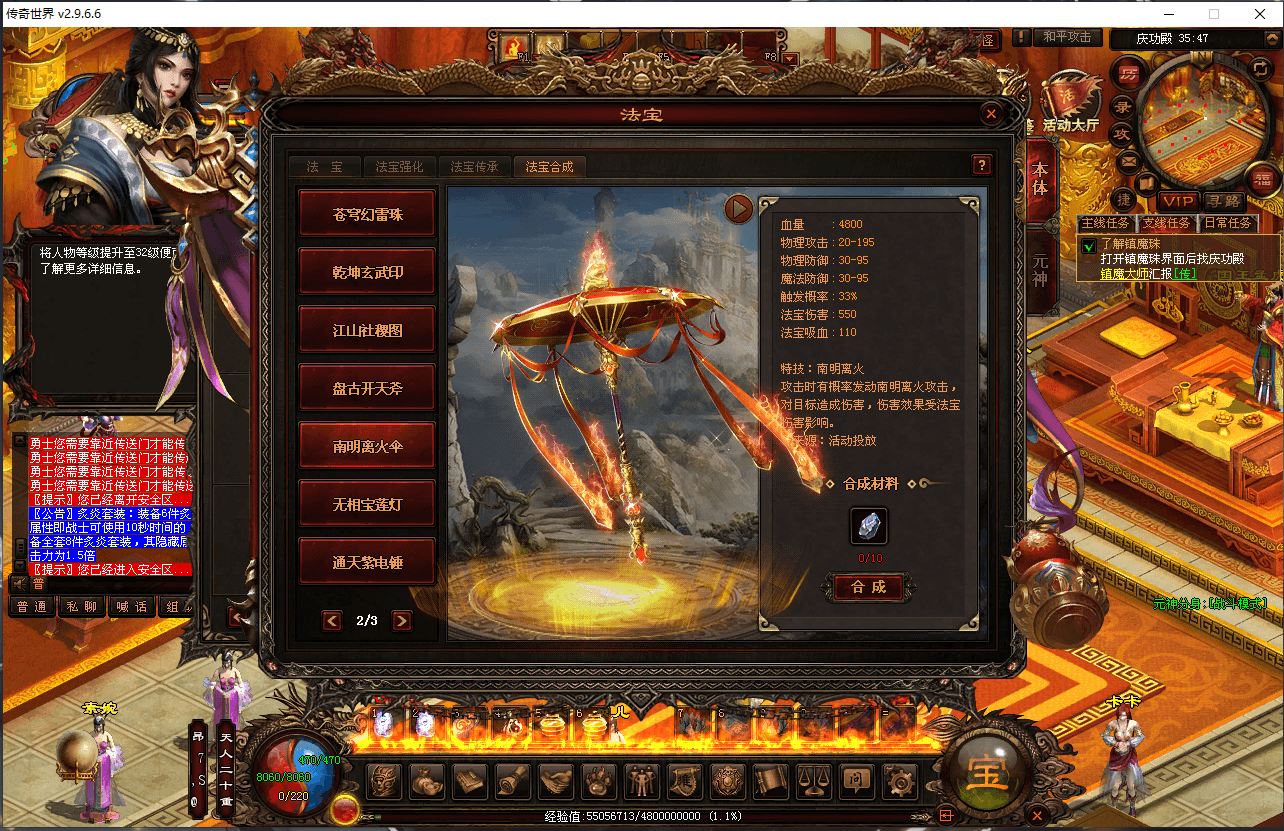Open the inventory bag icon
Viewport: 1284px width, 831px height.
pyautogui.click(x=427, y=783)
